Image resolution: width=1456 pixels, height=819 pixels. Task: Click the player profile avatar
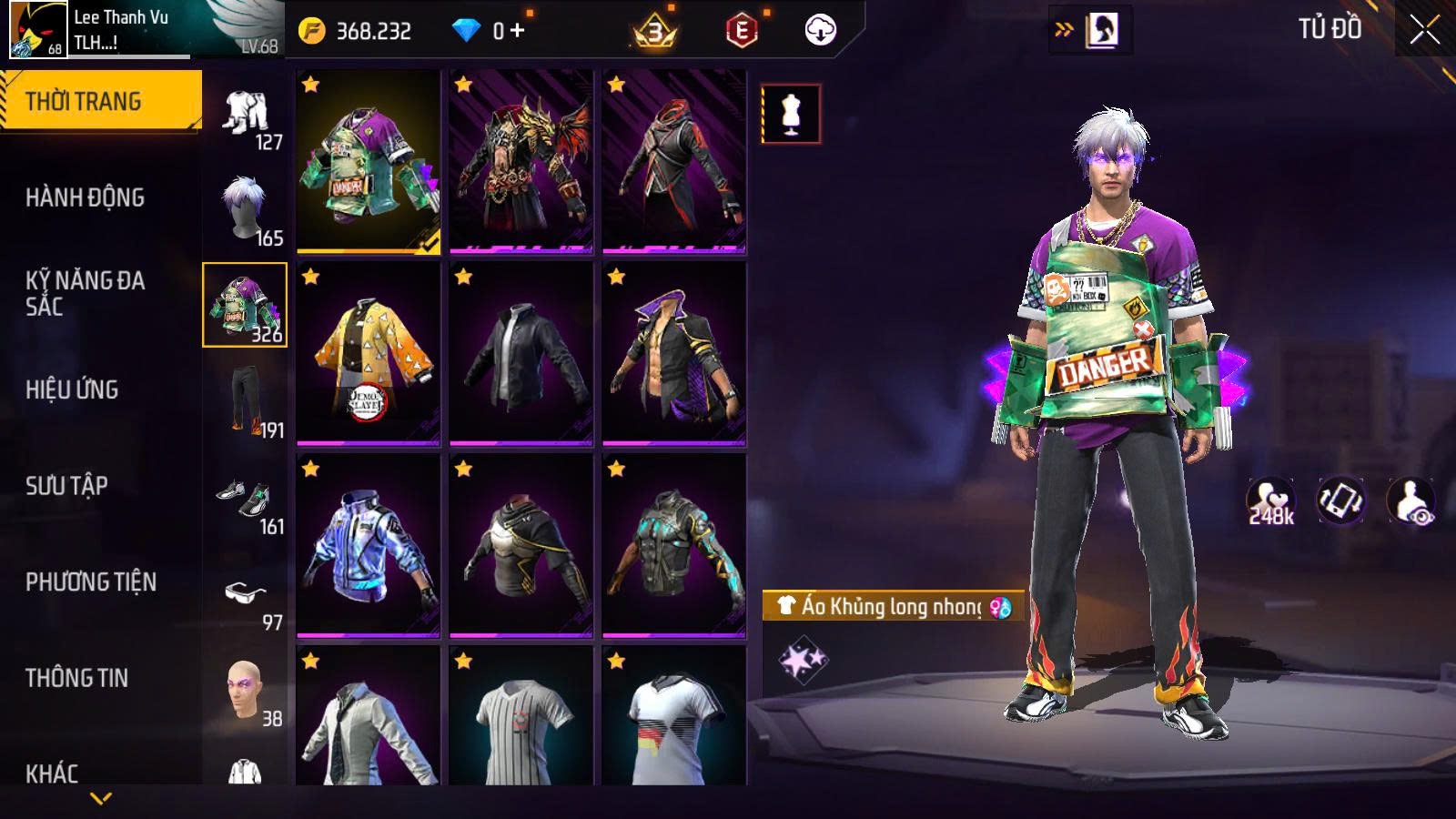(38, 30)
